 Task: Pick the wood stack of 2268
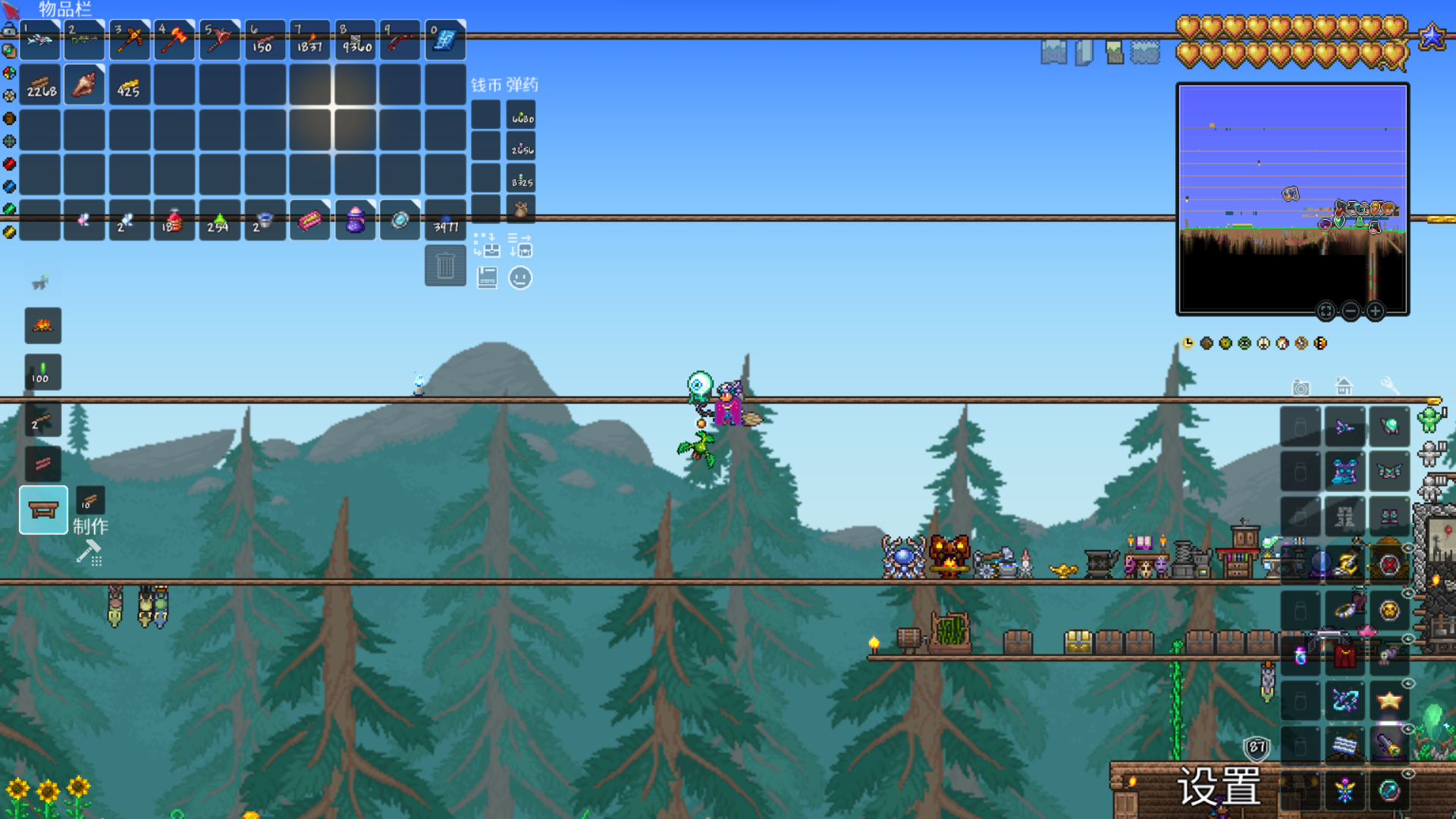40,84
